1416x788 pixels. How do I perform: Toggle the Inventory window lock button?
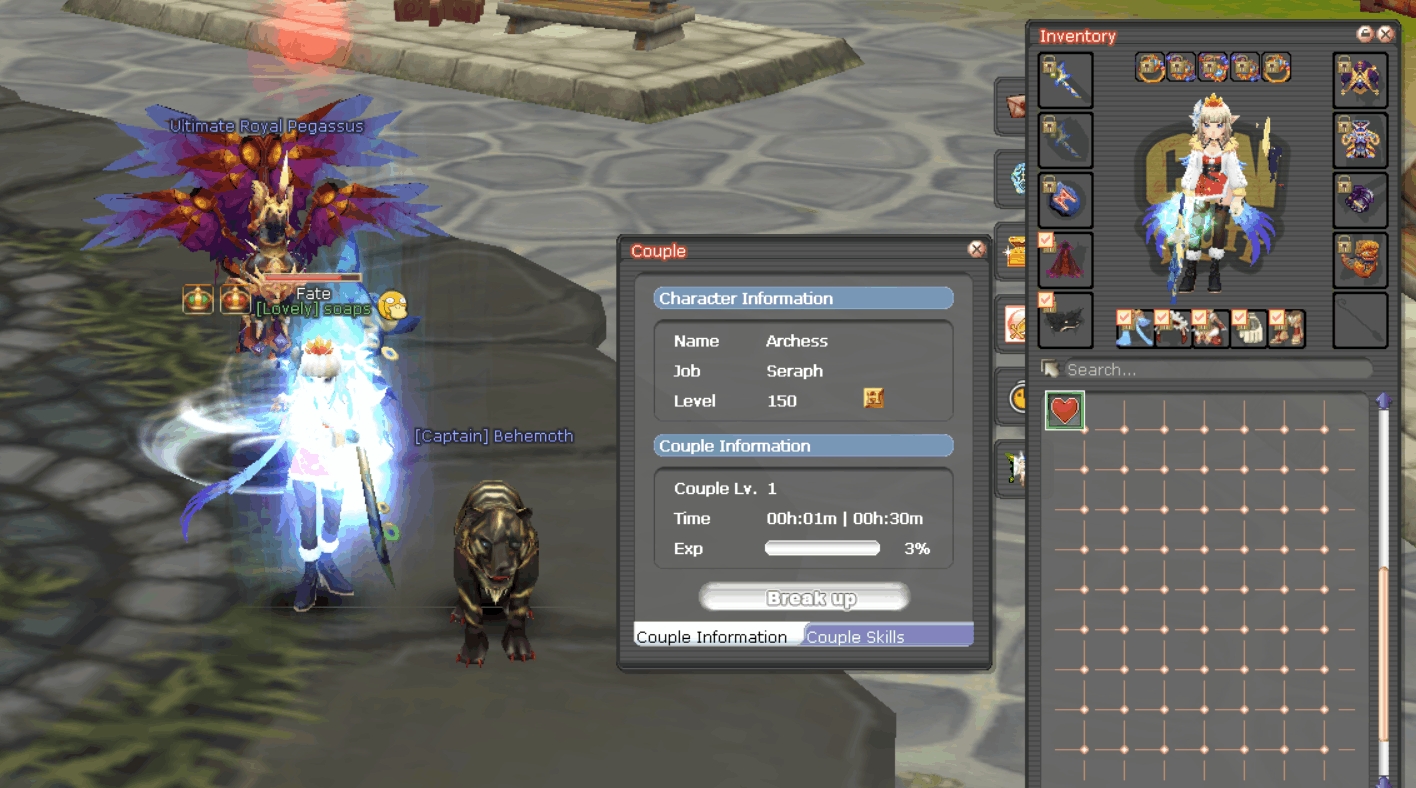[x=1365, y=34]
